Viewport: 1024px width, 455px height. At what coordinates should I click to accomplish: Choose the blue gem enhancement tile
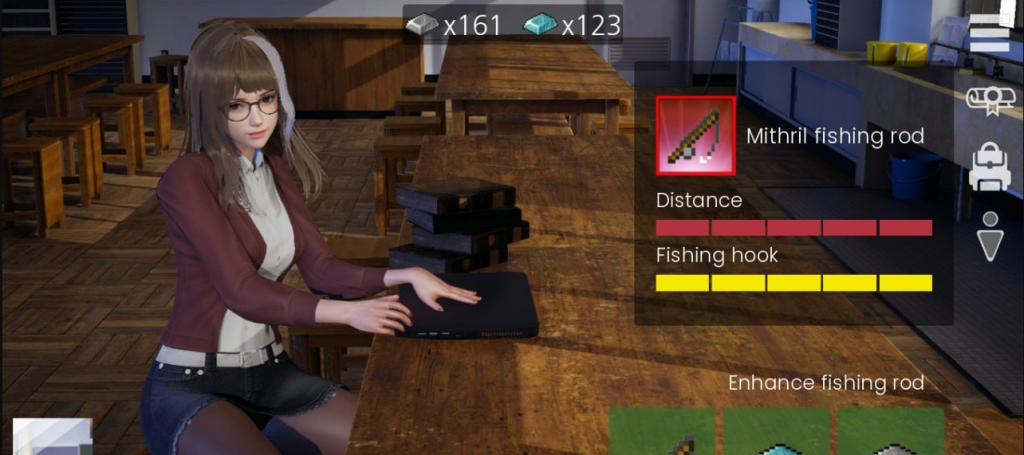coord(777,432)
